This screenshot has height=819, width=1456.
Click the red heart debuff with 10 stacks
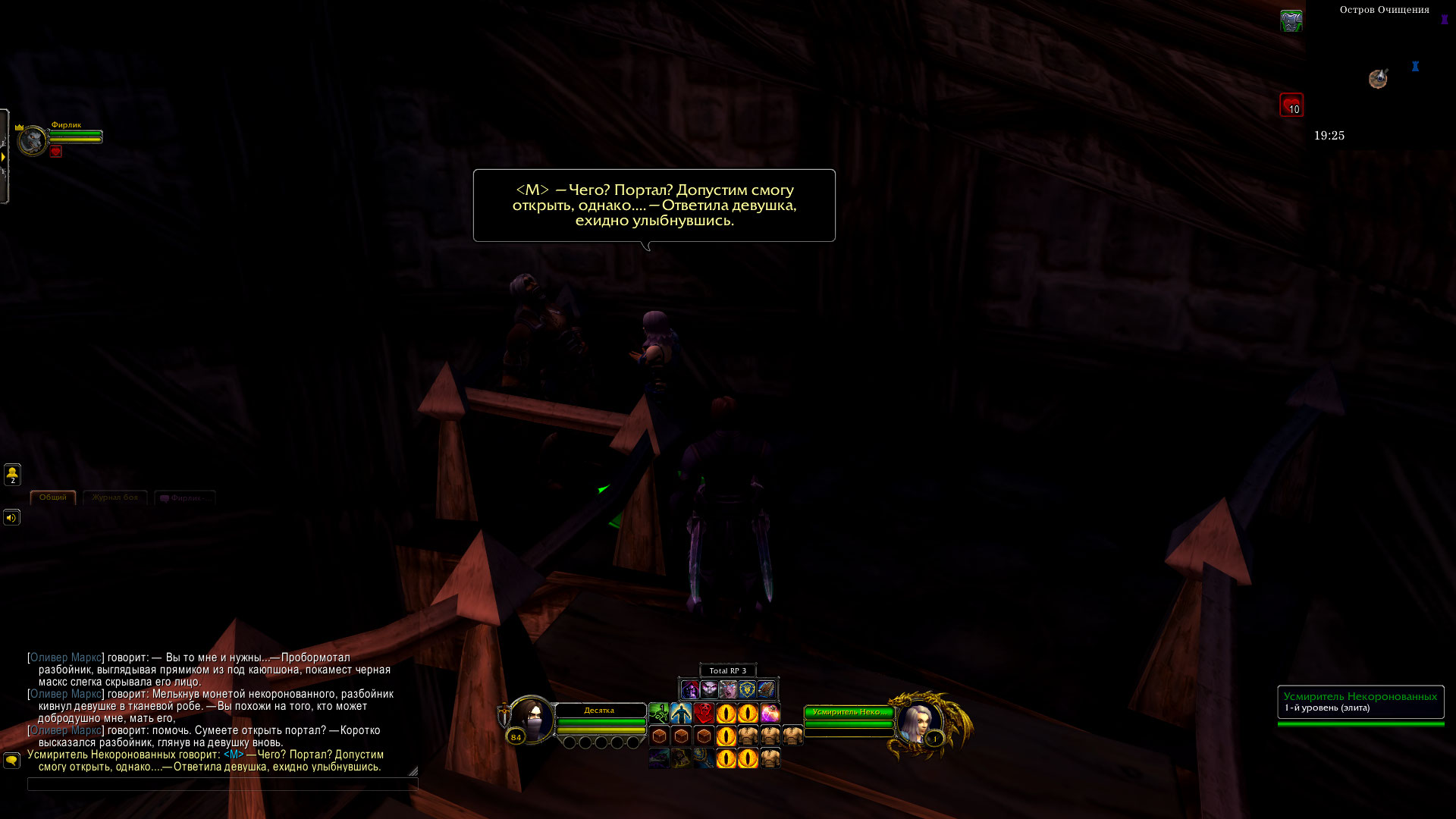(x=1291, y=105)
